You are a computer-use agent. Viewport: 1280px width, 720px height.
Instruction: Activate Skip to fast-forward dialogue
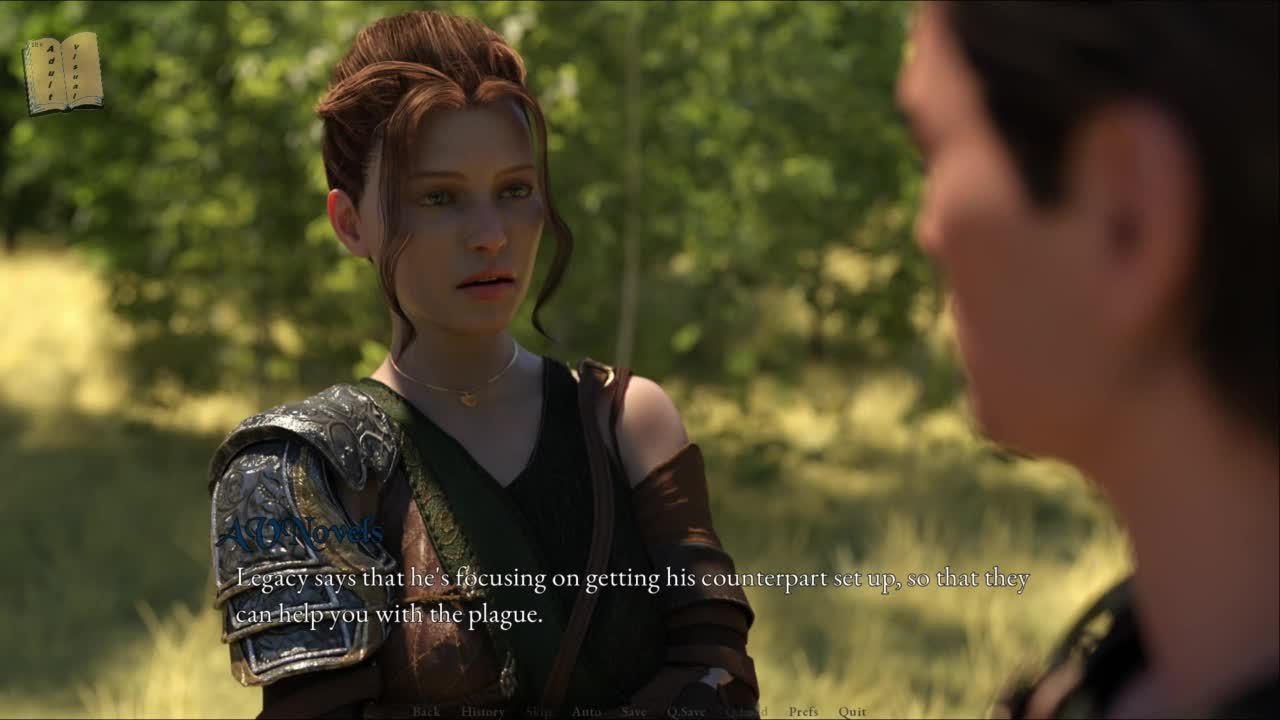tap(538, 712)
